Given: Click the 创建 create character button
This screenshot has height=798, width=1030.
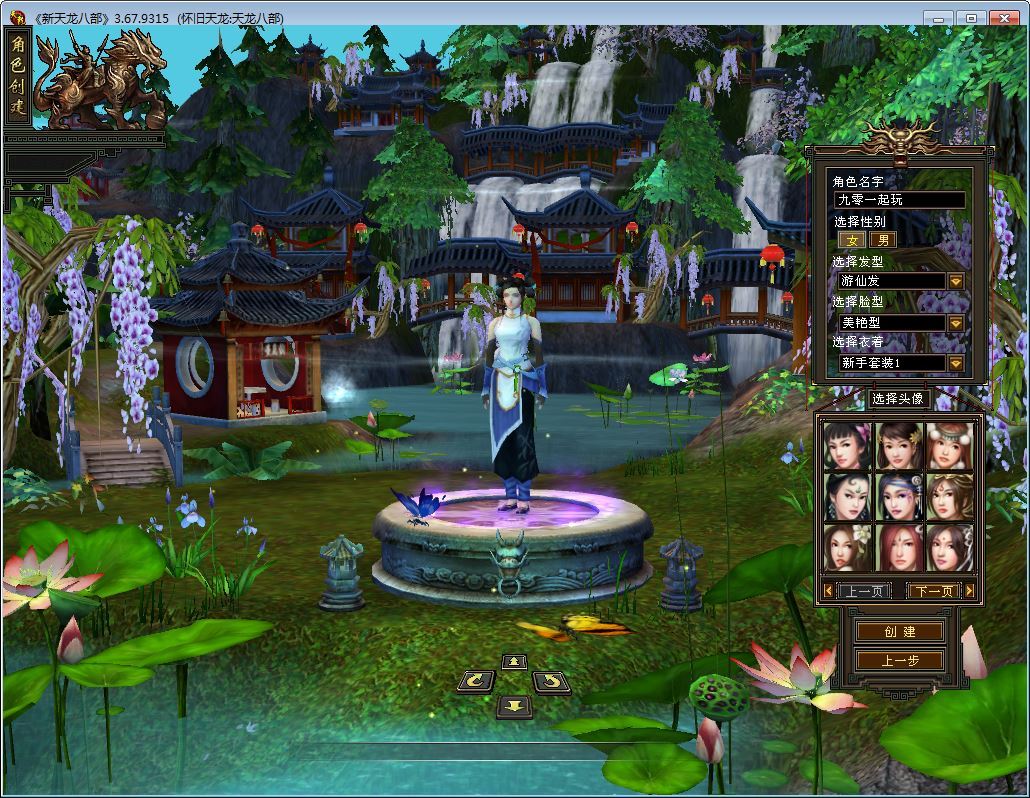Looking at the screenshot, I should coord(899,631).
